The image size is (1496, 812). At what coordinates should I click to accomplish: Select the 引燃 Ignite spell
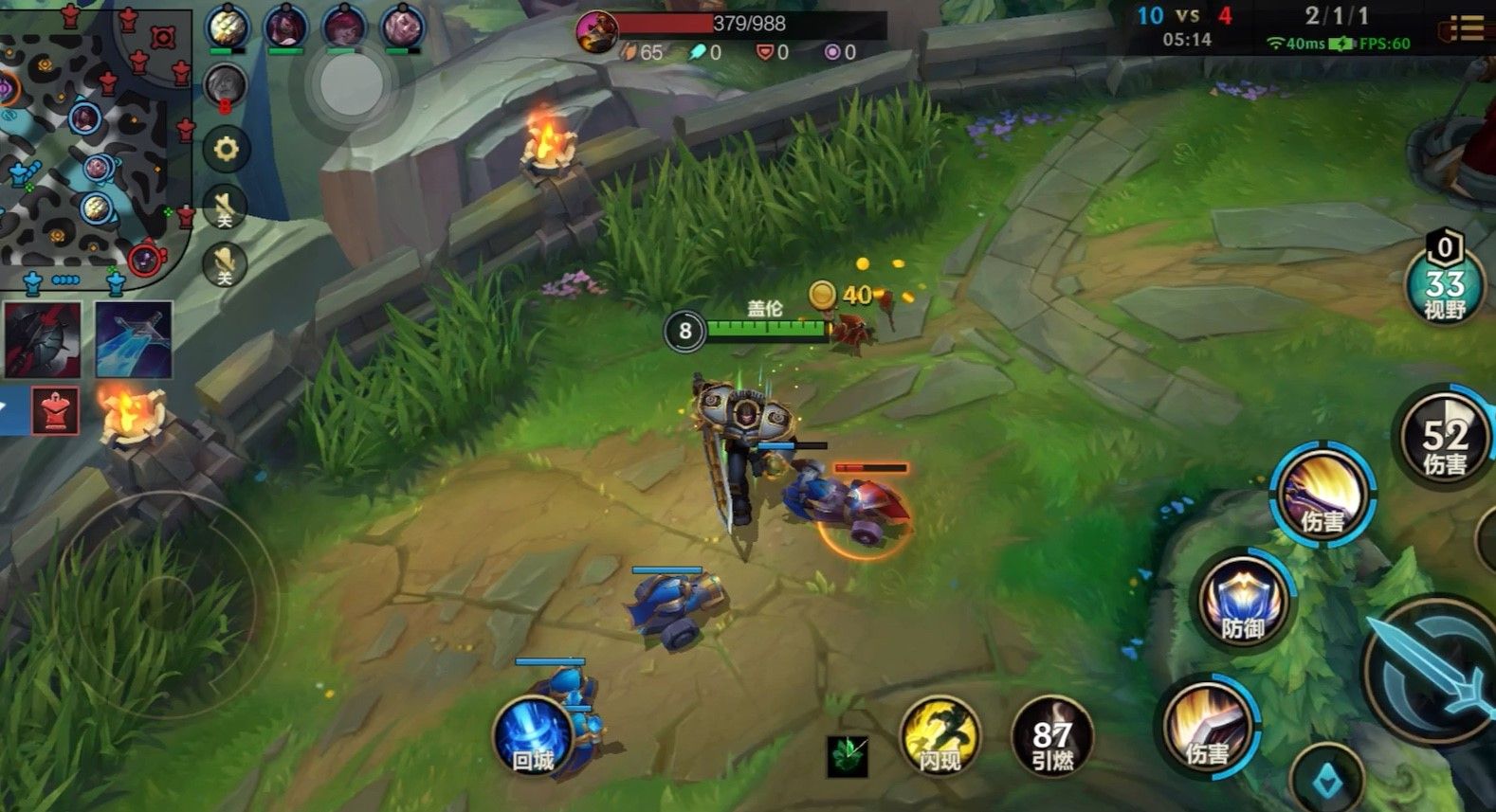tap(1051, 738)
